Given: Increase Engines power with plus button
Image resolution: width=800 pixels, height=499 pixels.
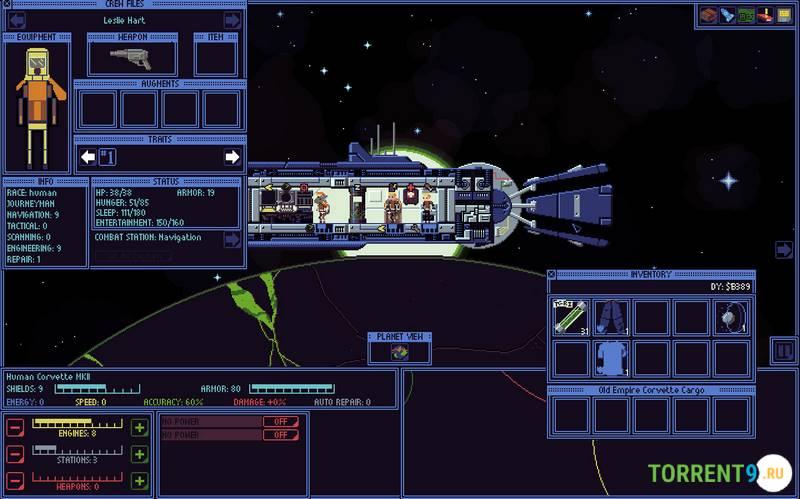Looking at the screenshot, I should tap(139, 428).
